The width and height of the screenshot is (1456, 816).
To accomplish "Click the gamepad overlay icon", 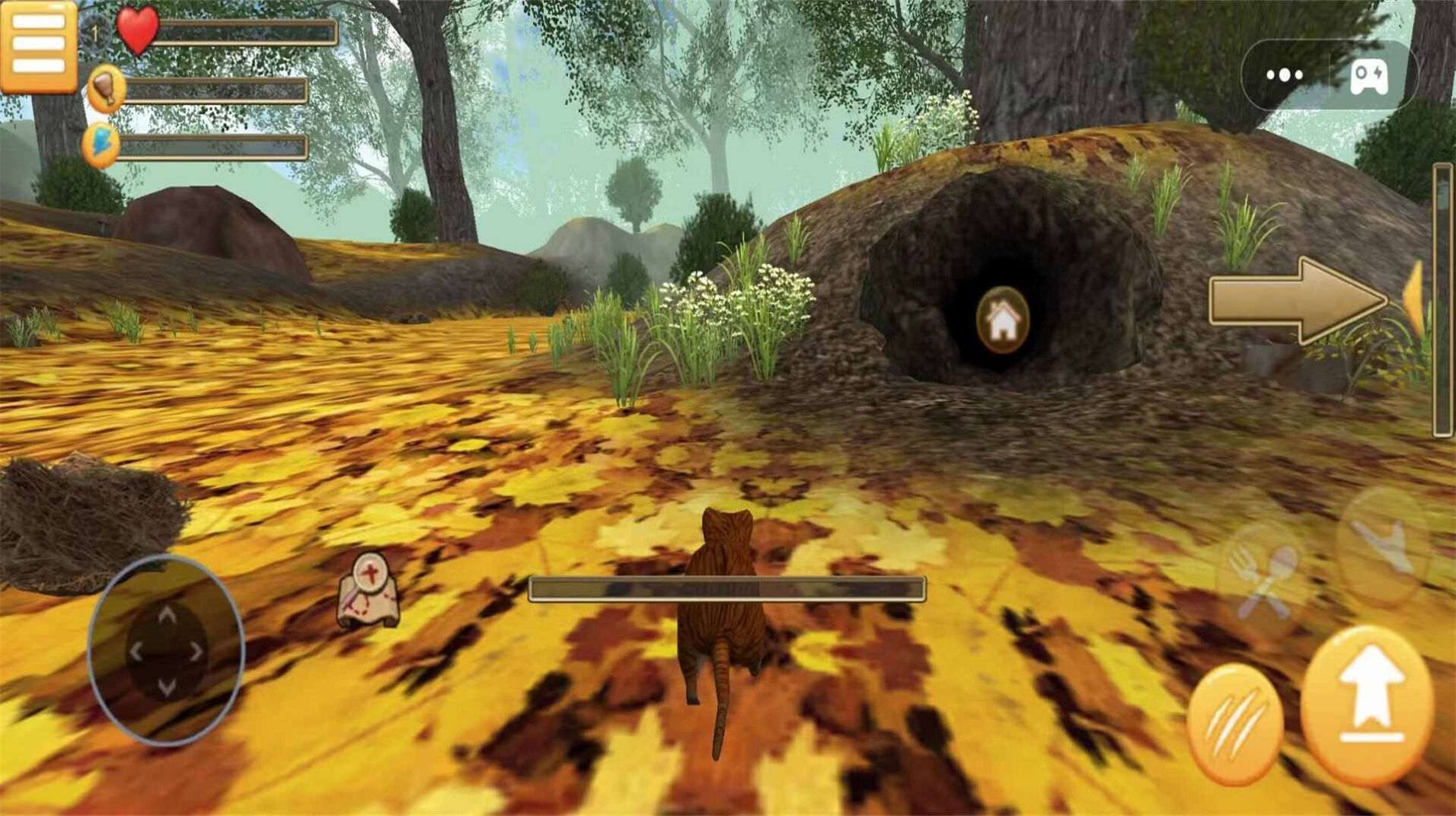I will (x=1368, y=76).
